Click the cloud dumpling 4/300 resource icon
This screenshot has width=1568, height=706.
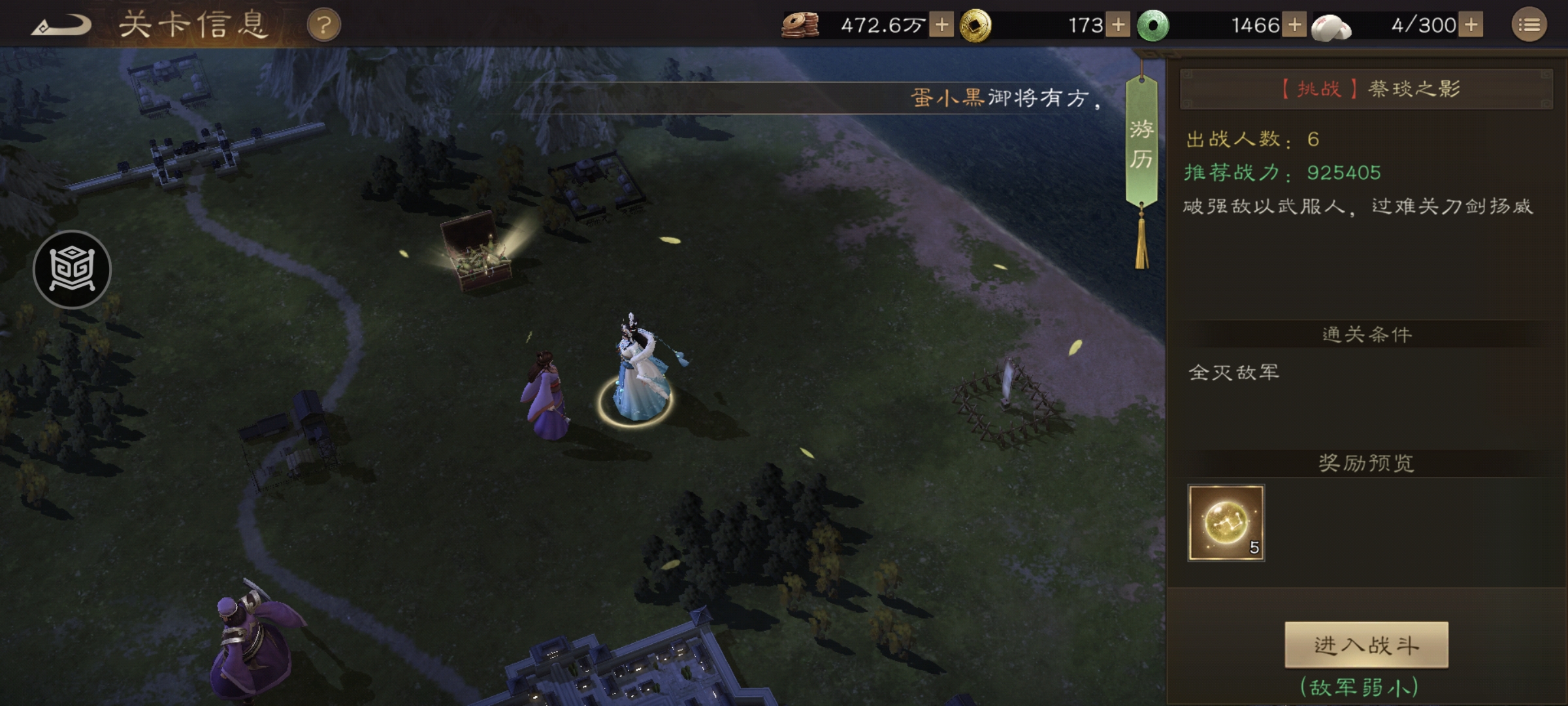pos(1333,25)
